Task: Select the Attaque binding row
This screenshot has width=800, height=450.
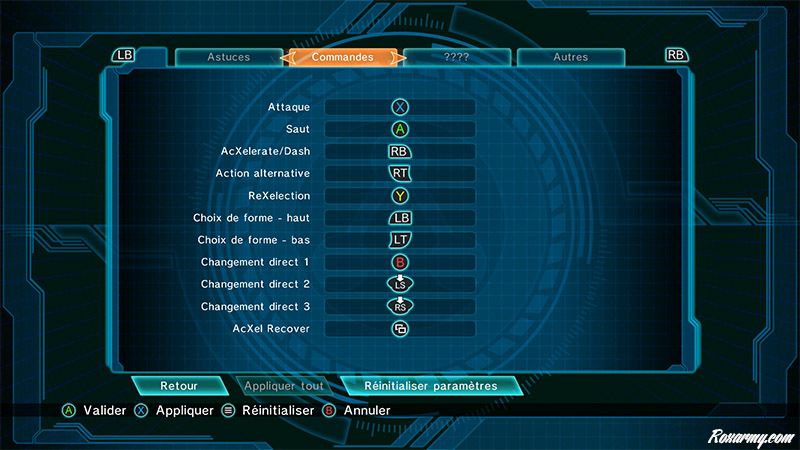Action: point(400,106)
